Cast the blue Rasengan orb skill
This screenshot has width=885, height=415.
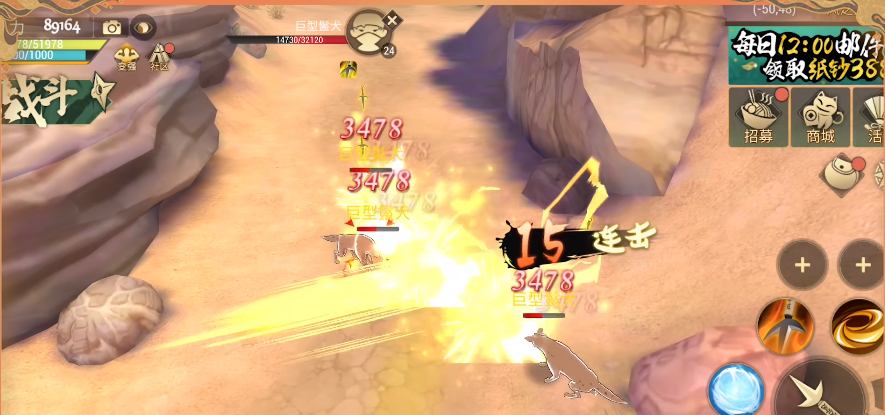736,389
